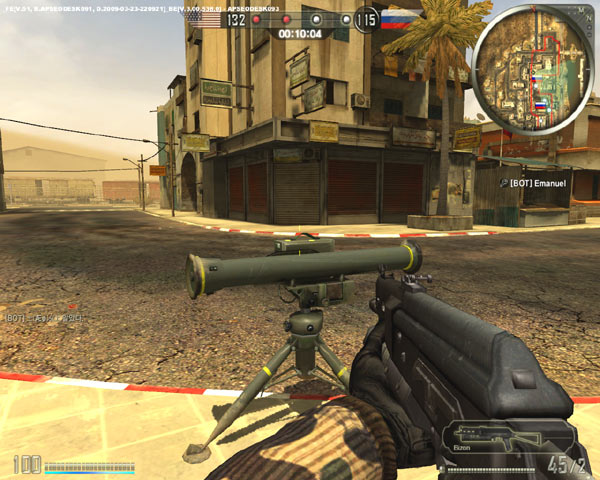Click the [BOT] Emanuel name tag
600x480 pixels.
[537, 183]
